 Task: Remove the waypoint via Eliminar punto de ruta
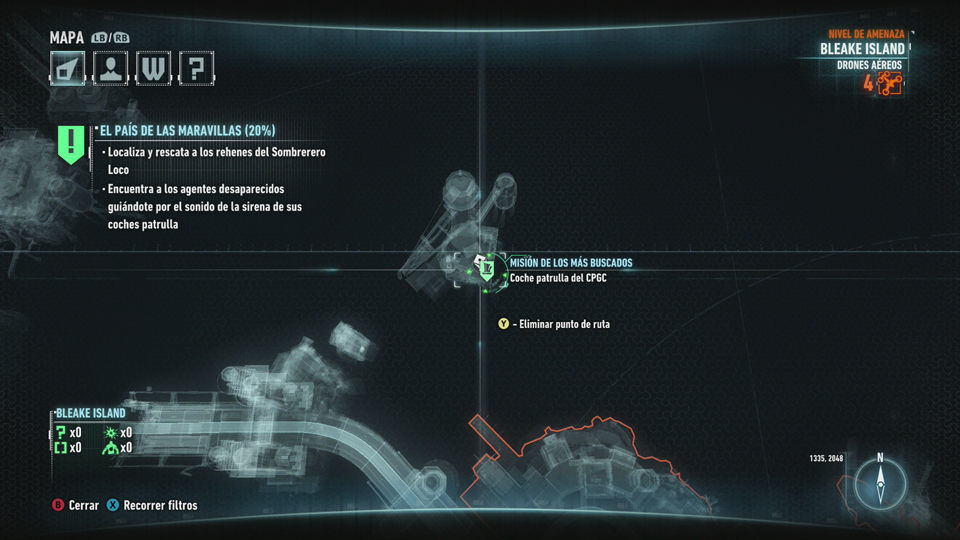coord(560,324)
